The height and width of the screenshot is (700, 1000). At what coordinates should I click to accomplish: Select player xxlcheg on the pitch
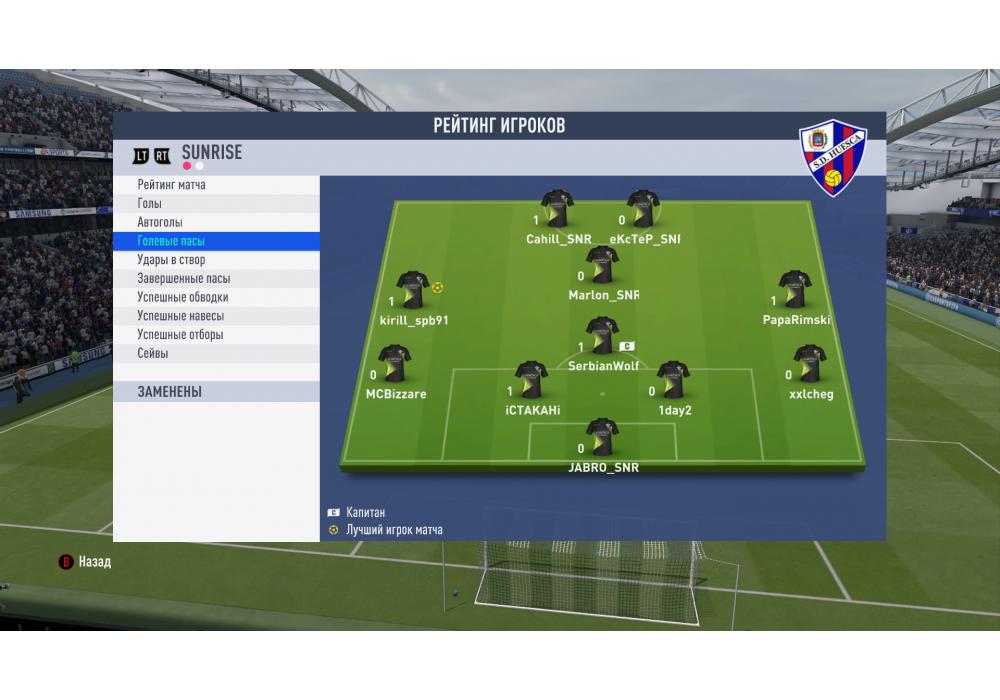pos(809,365)
